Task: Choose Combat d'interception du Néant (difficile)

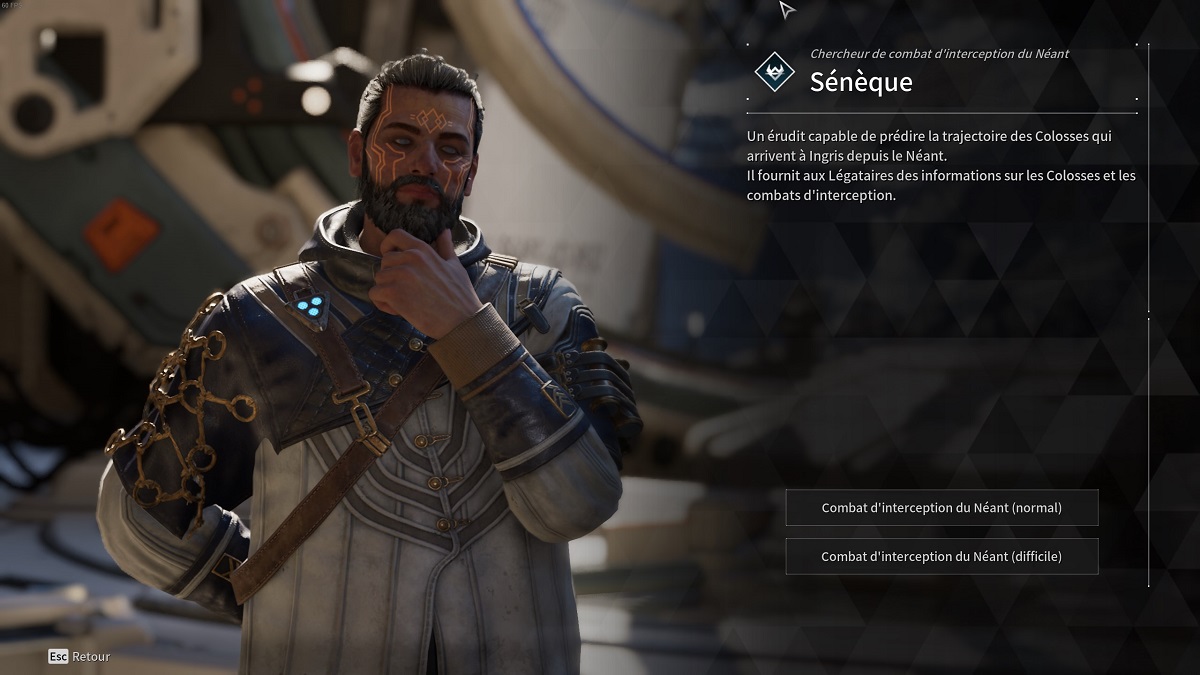Action: point(941,557)
